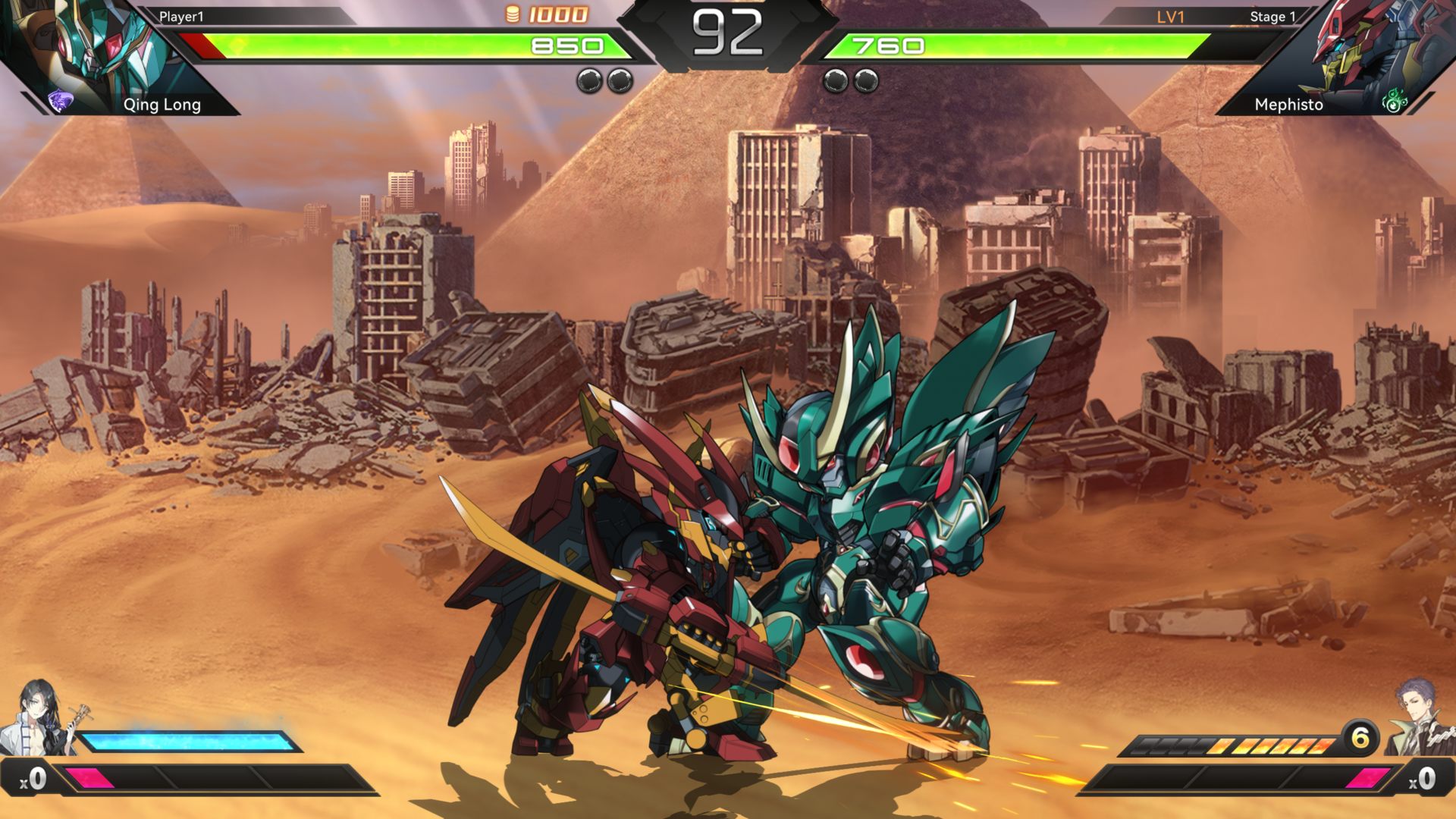Click the green emblem beside Mephisto's name
1456x819 pixels.
[1394, 102]
